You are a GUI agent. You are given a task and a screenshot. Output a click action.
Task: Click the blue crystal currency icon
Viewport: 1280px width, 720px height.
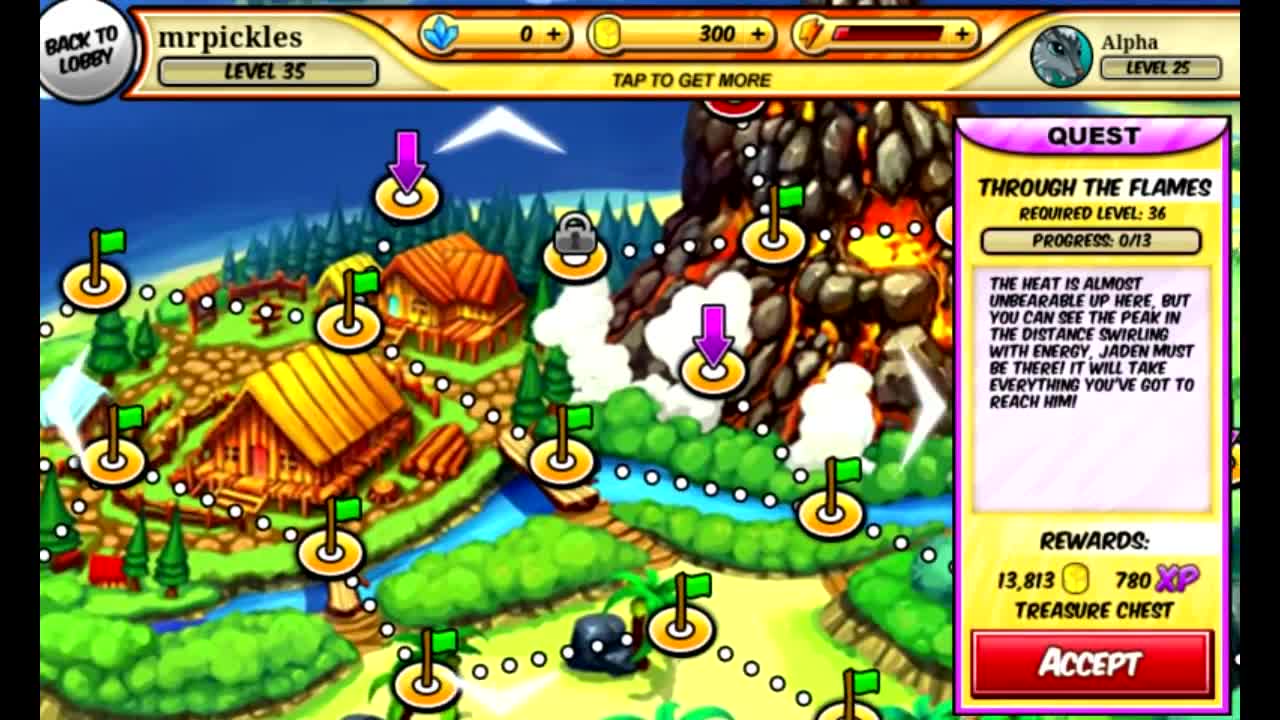click(x=438, y=33)
